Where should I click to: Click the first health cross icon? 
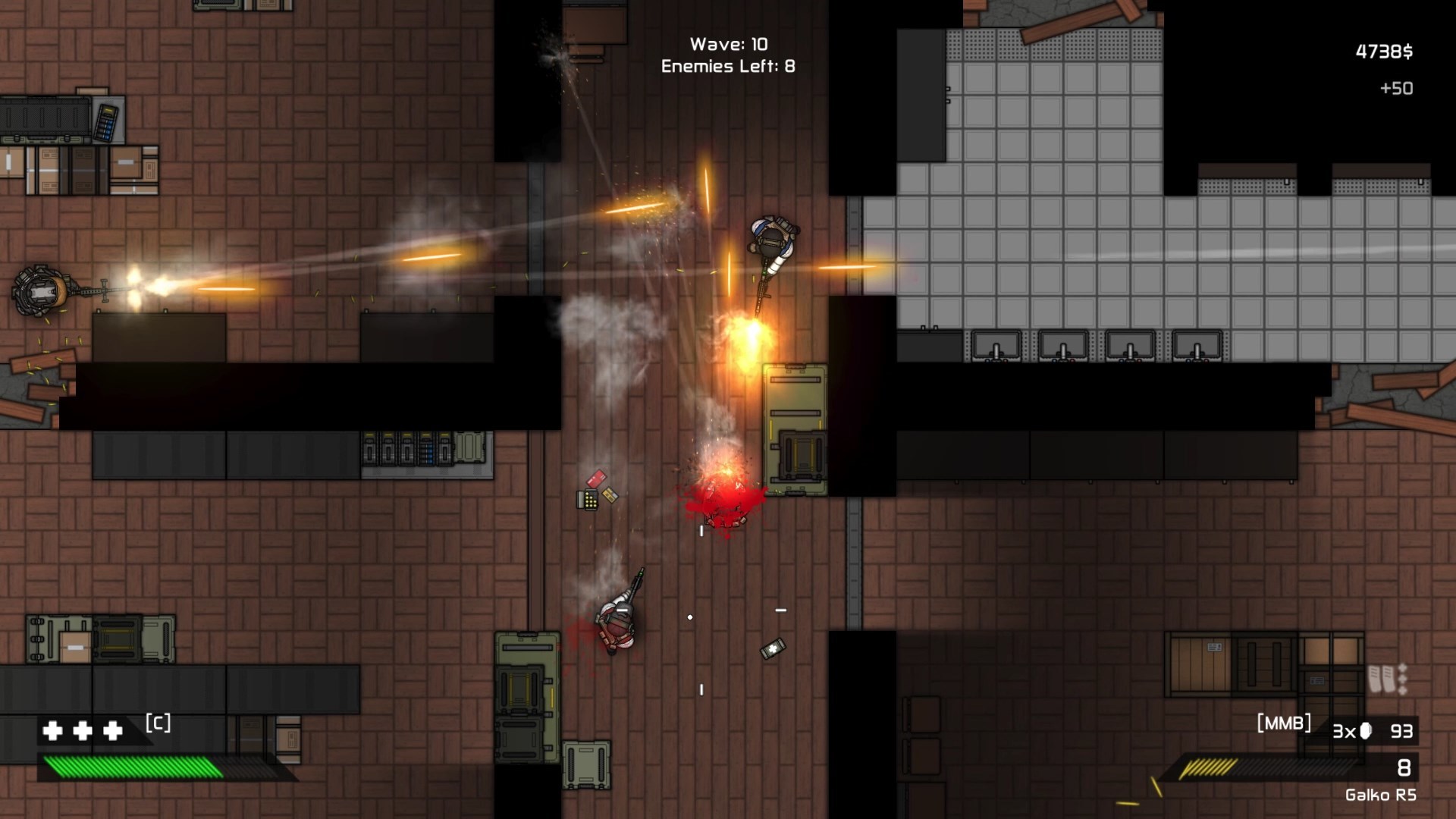click(52, 733)
